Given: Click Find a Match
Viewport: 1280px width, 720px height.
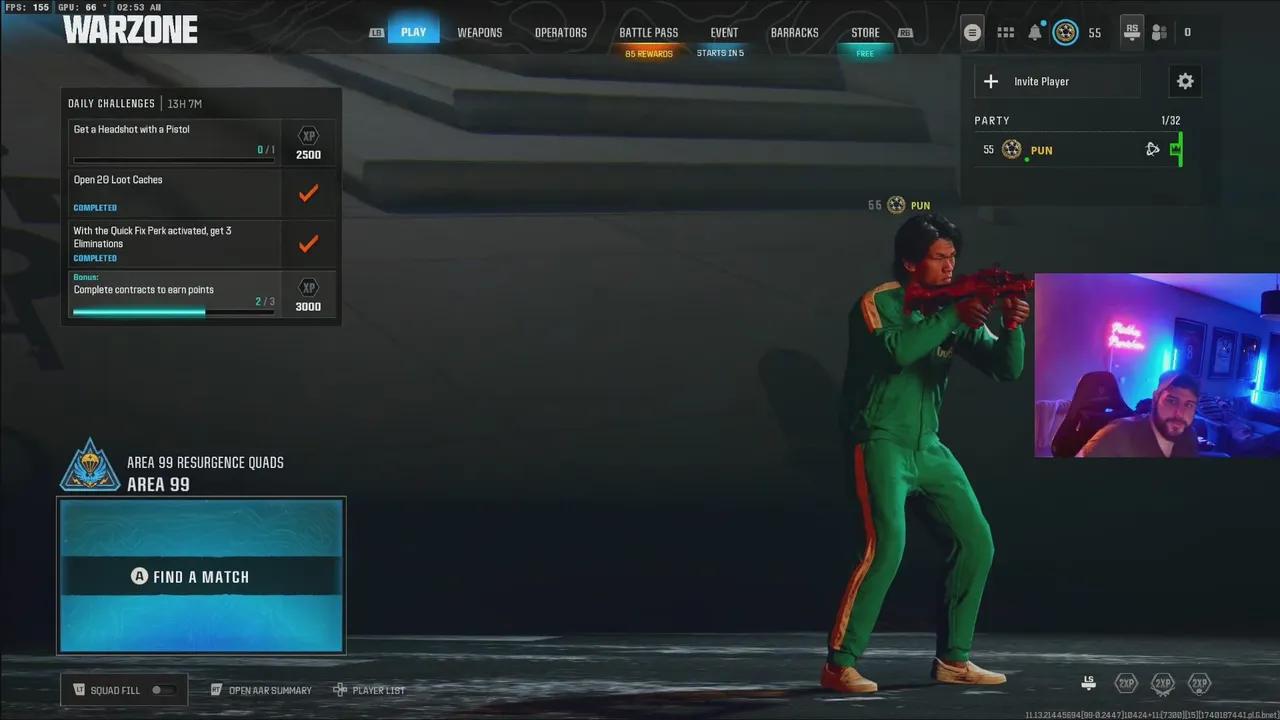Looking at the screenshot, I should [200, 576].
